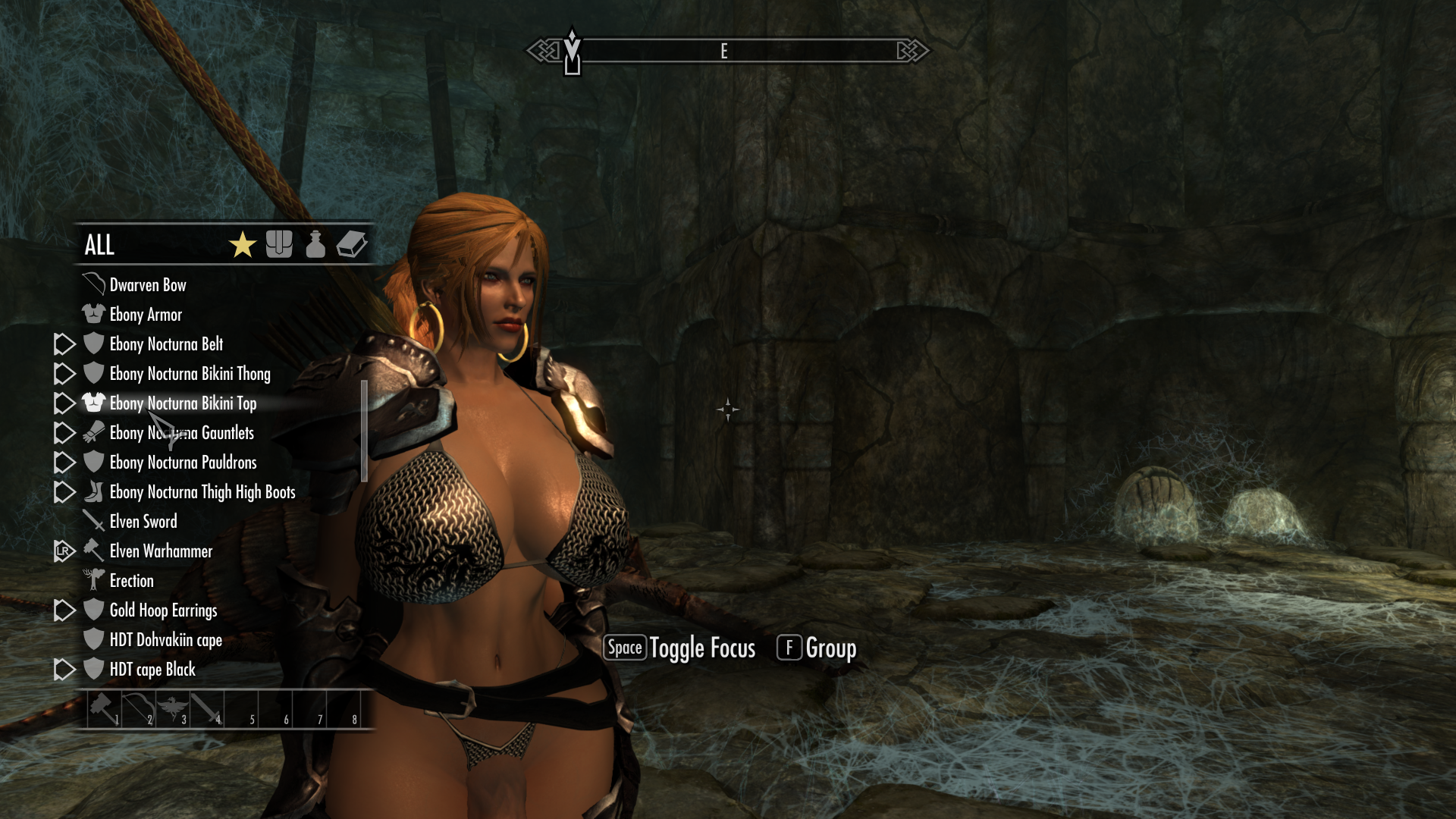The width and height of the screenshot is (1456, 819).
Task: Choose the sword in group slot 4
Action: point(206,710)
